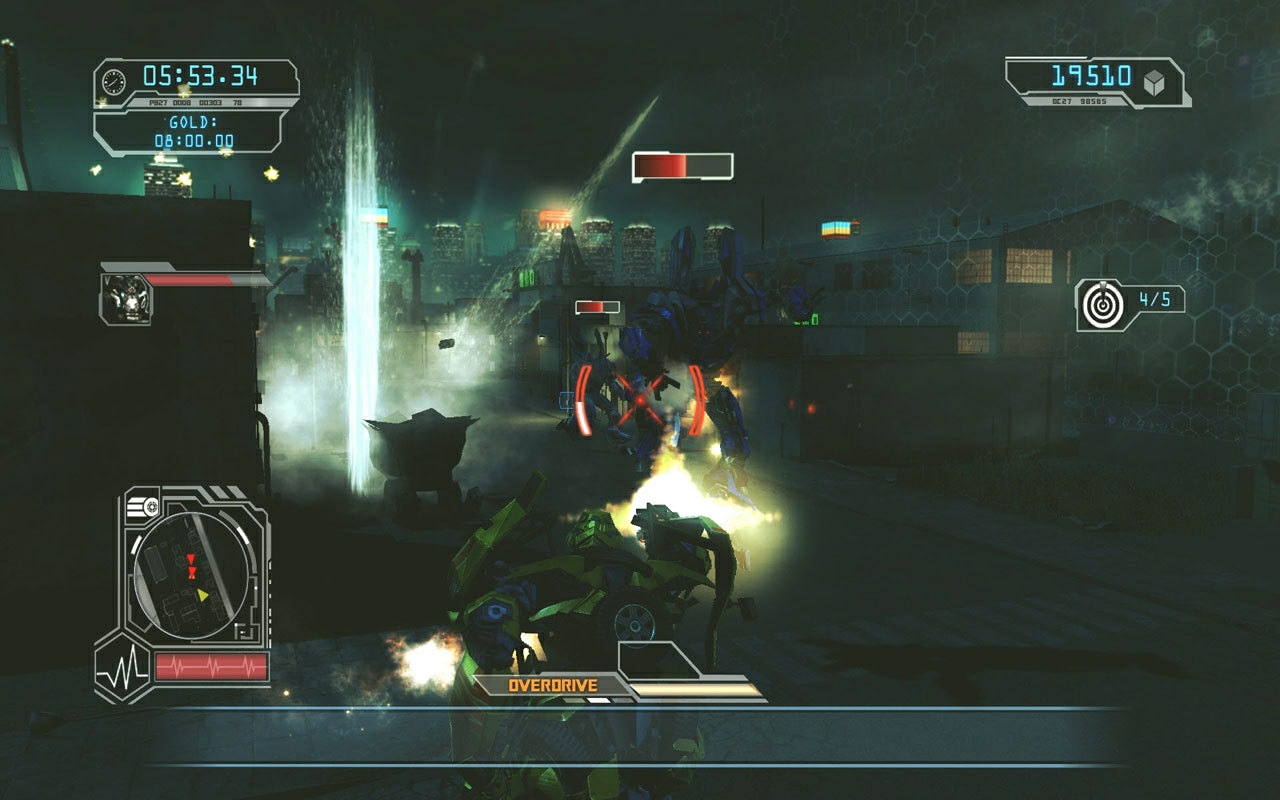The image size is (1280, 800).
Task: Activate the Overdrive label
Action: coord(553,686)
